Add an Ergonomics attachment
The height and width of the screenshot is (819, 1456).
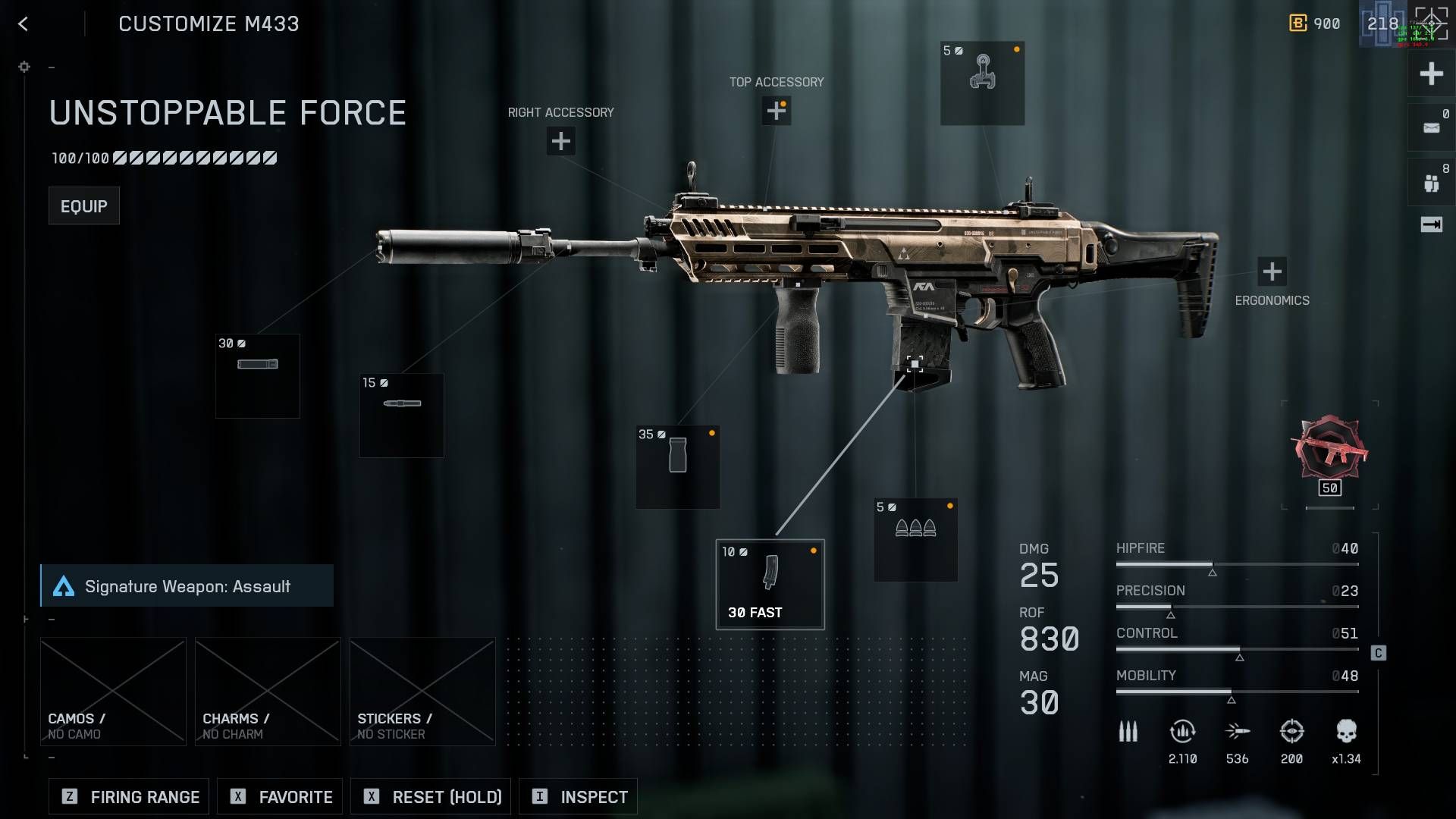click(1271, 269)
